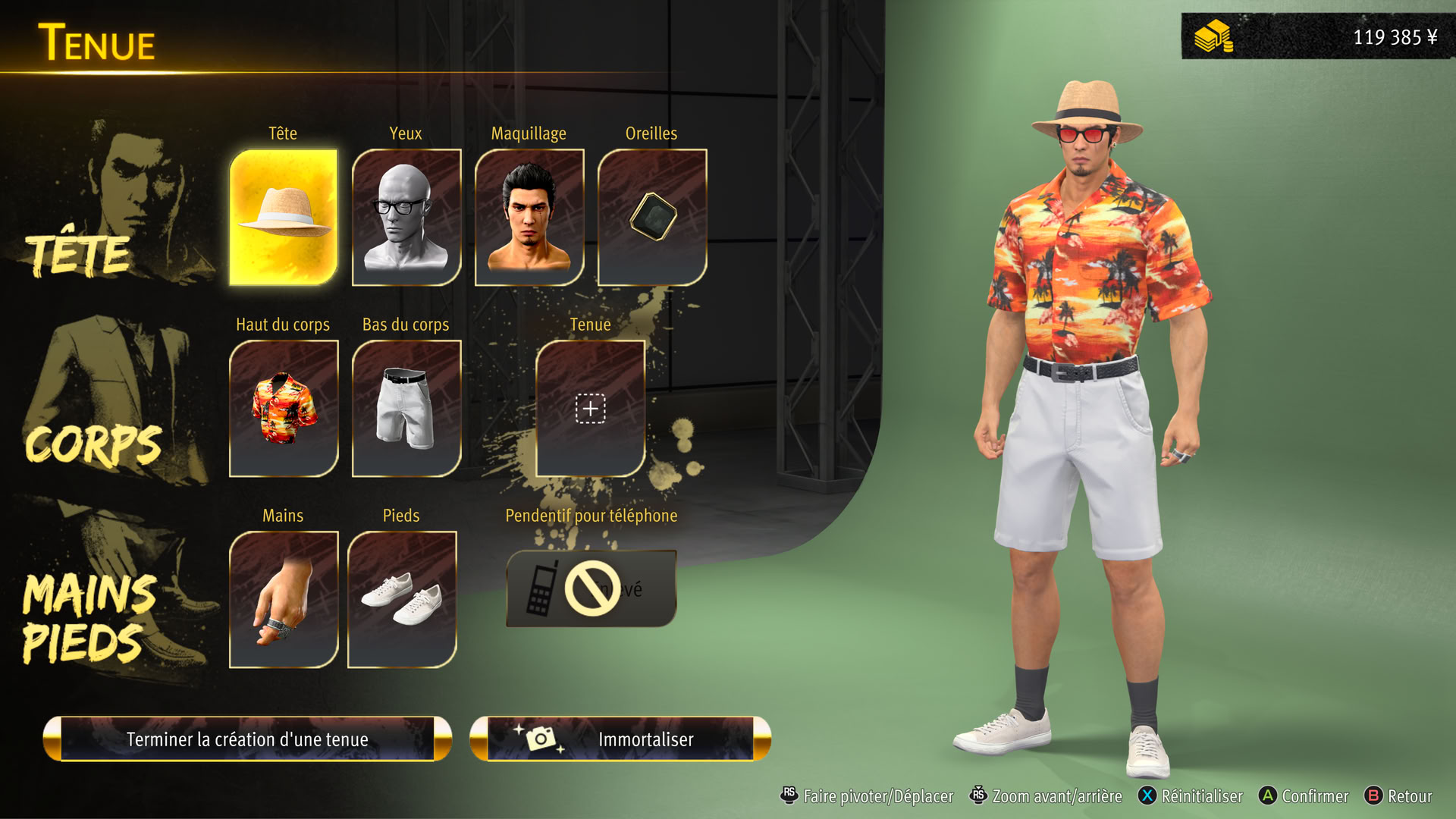Select the white sneakers Pieds slot
1456x819 pixels.
(x=402, y=600)
